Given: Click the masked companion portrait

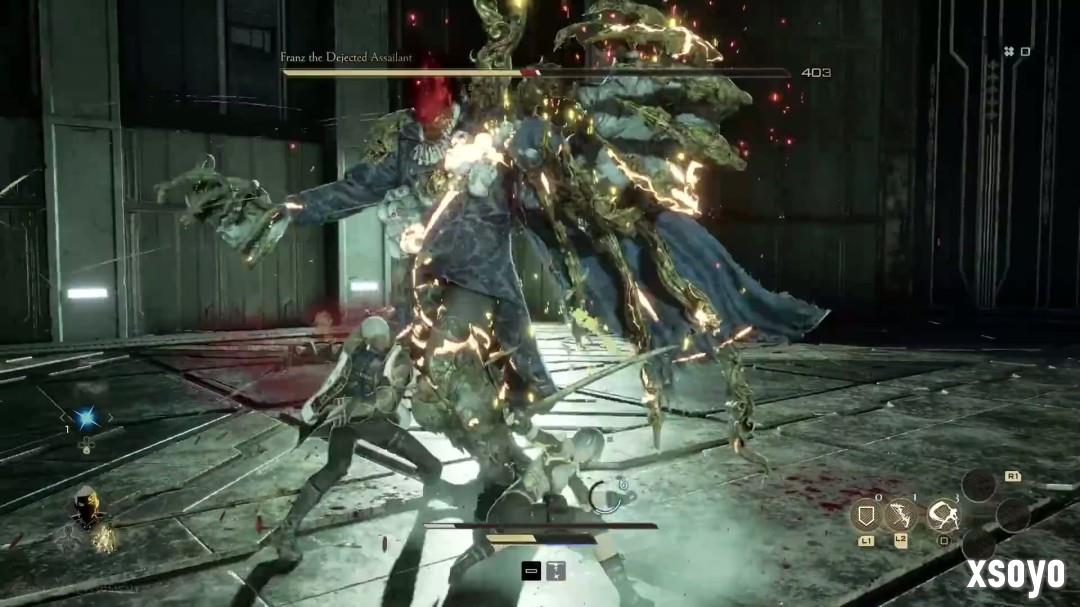Looking at the screenshot, I should click(x=89, y=515).
